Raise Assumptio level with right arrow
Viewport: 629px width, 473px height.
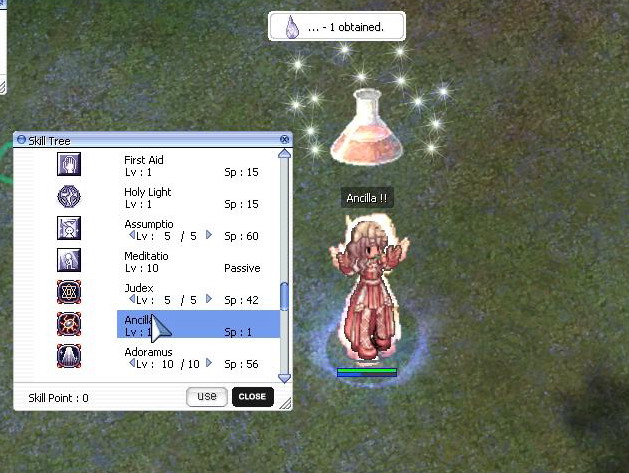click(x=209, y=236)
